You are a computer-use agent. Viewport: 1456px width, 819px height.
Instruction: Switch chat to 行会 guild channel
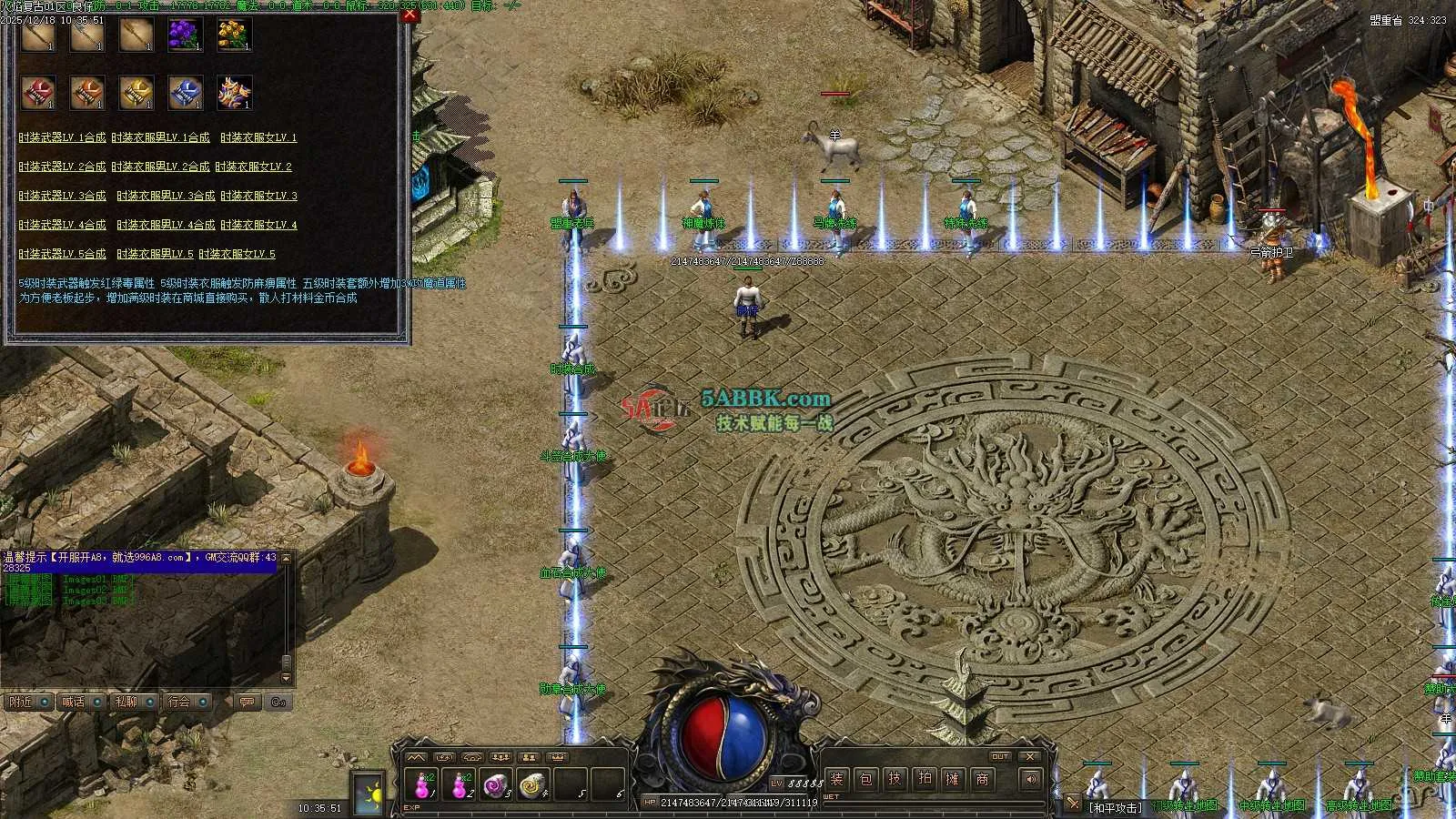187,702
